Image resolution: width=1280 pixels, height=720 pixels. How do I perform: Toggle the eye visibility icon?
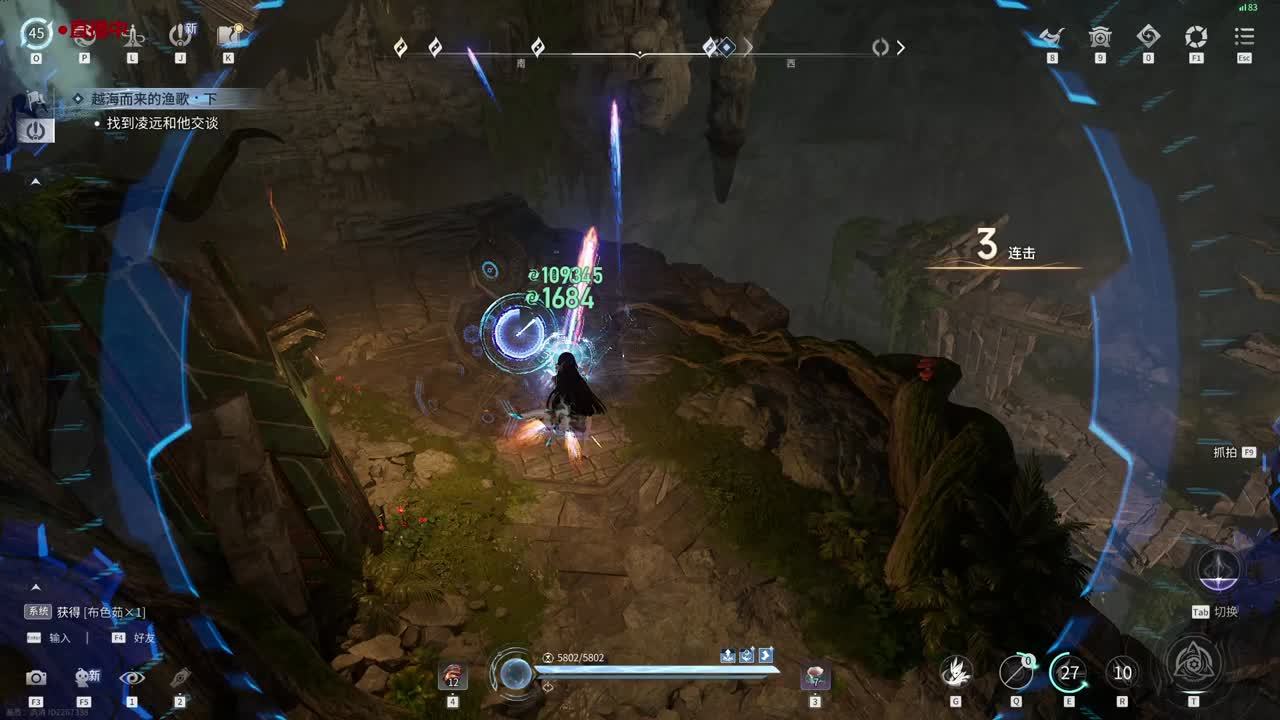click(x=131, y=677)
